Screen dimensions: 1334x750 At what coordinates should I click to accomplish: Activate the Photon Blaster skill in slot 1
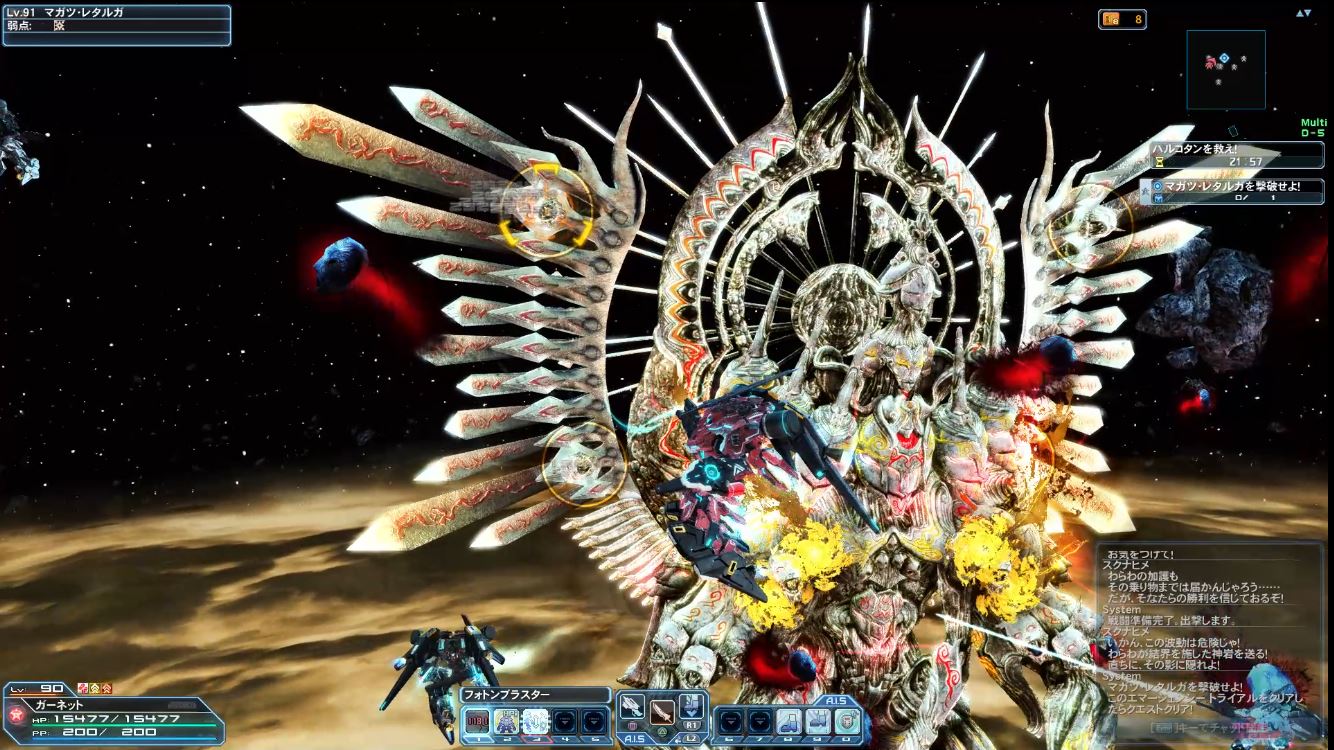pyautogui.click(x=477, y=721)
